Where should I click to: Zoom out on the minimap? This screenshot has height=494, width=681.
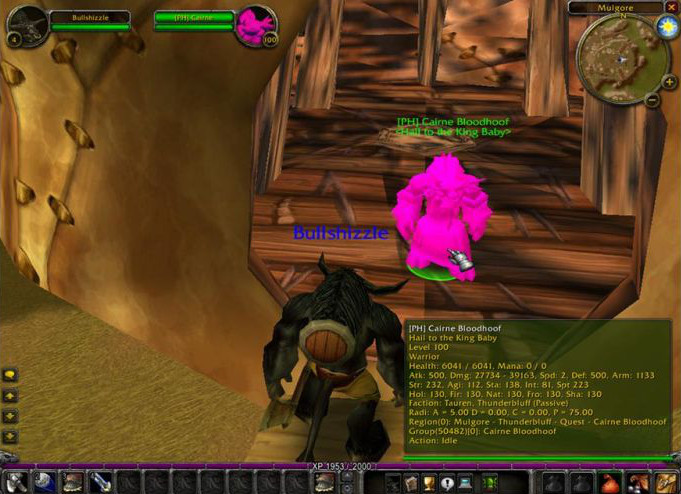652,99
